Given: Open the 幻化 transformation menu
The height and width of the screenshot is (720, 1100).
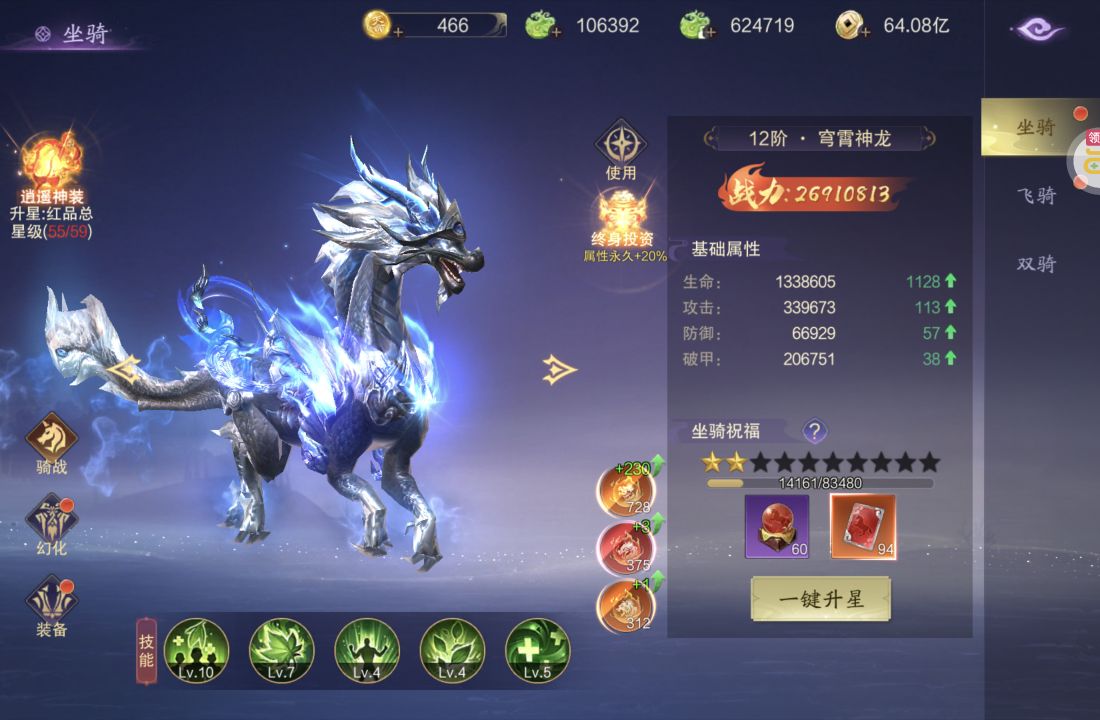Looking at the screenshot, I should tap(51, 522).
